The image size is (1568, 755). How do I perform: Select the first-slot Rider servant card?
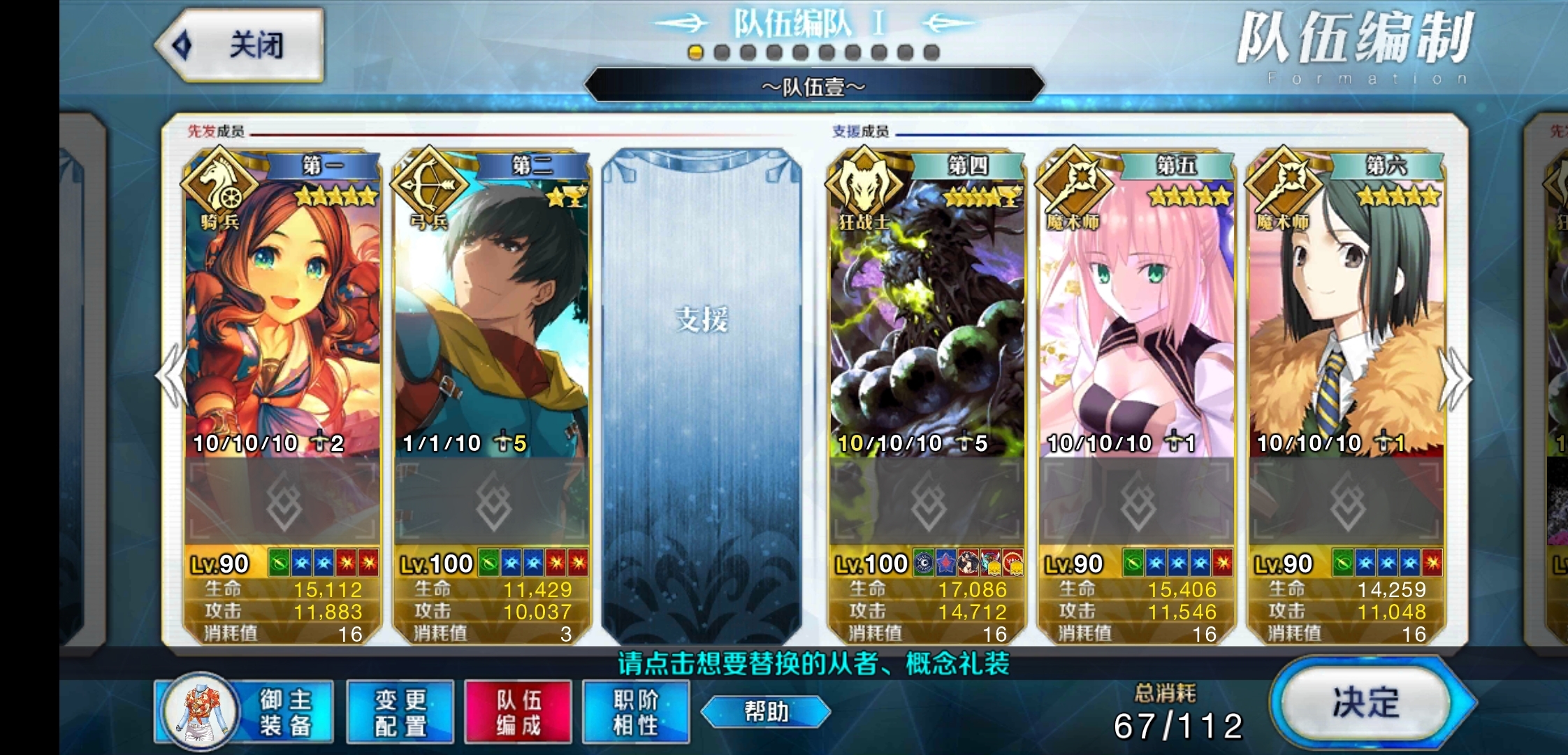pos(282,315)
